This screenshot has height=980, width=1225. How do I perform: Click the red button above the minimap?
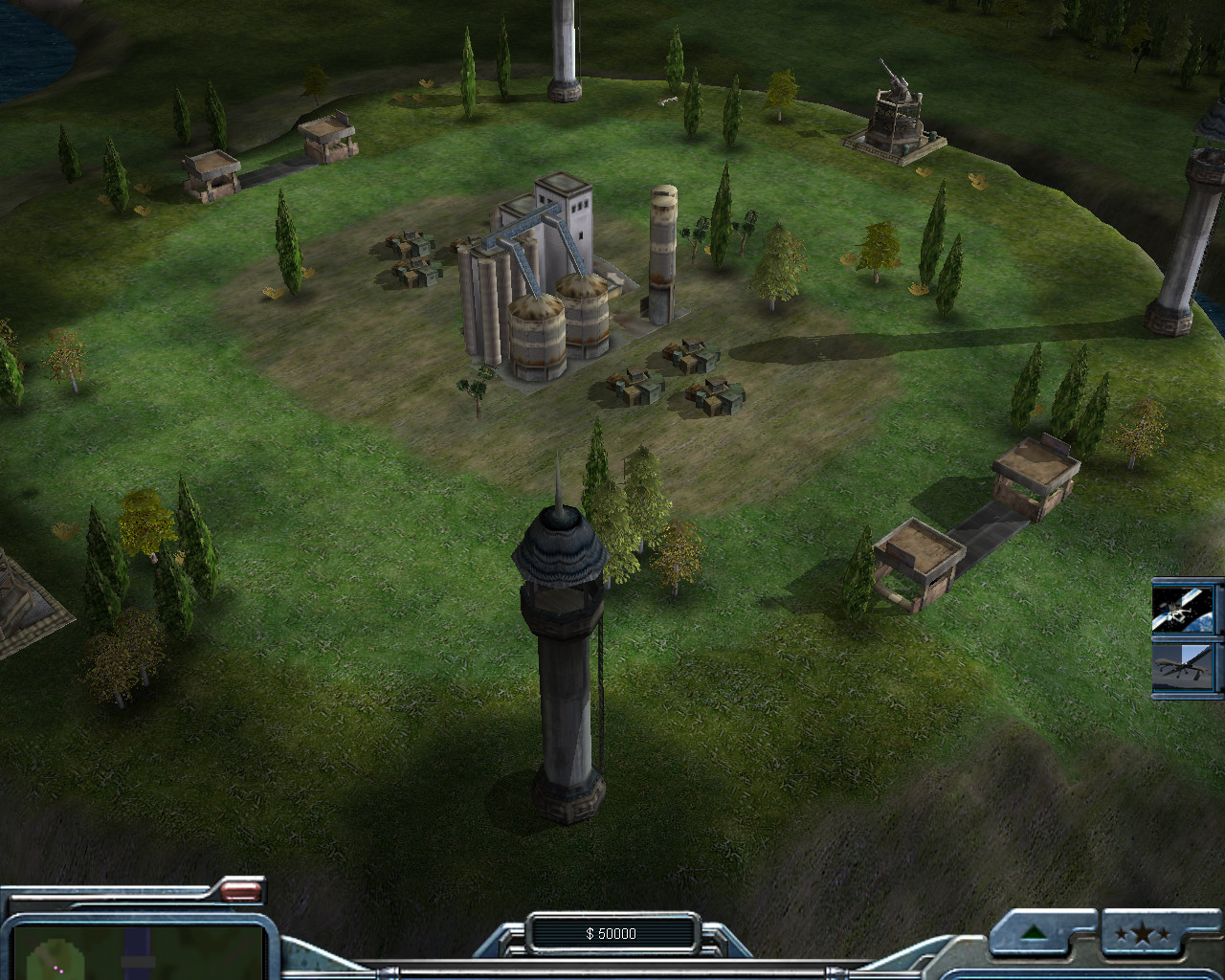tap(241, 891)
